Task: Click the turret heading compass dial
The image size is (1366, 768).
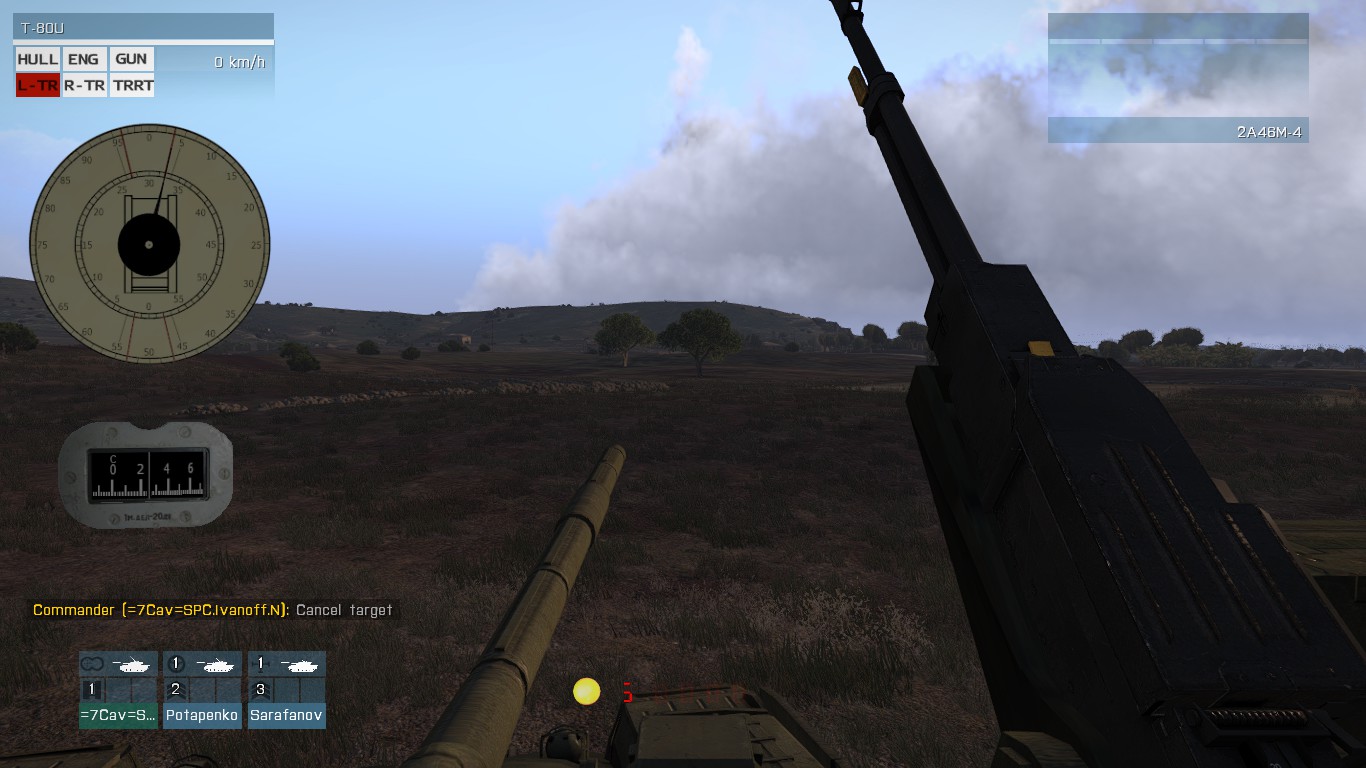Action: (149, 244)
